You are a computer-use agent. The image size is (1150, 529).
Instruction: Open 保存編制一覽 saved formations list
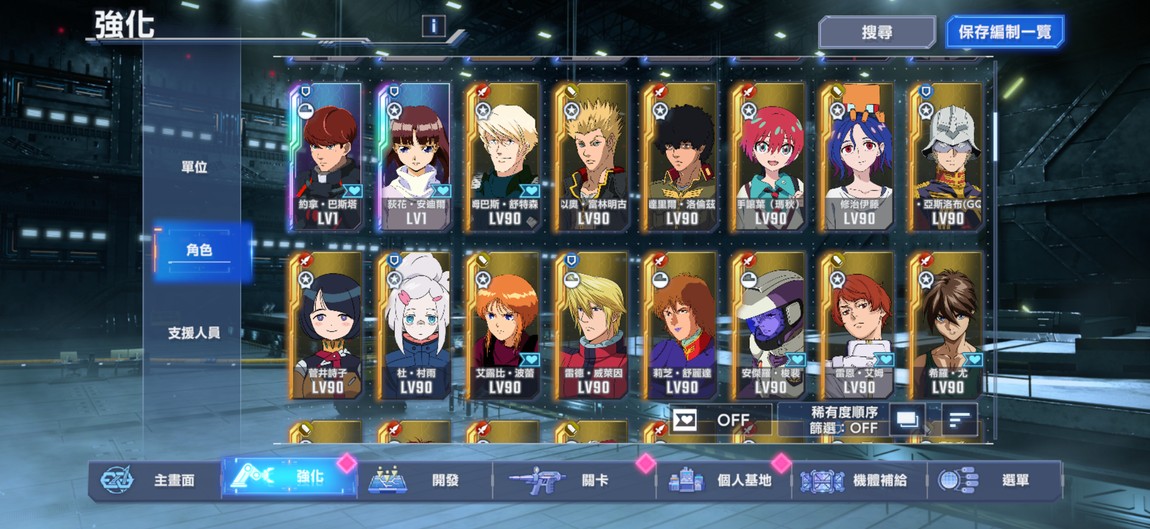(x=1004, y=32)
